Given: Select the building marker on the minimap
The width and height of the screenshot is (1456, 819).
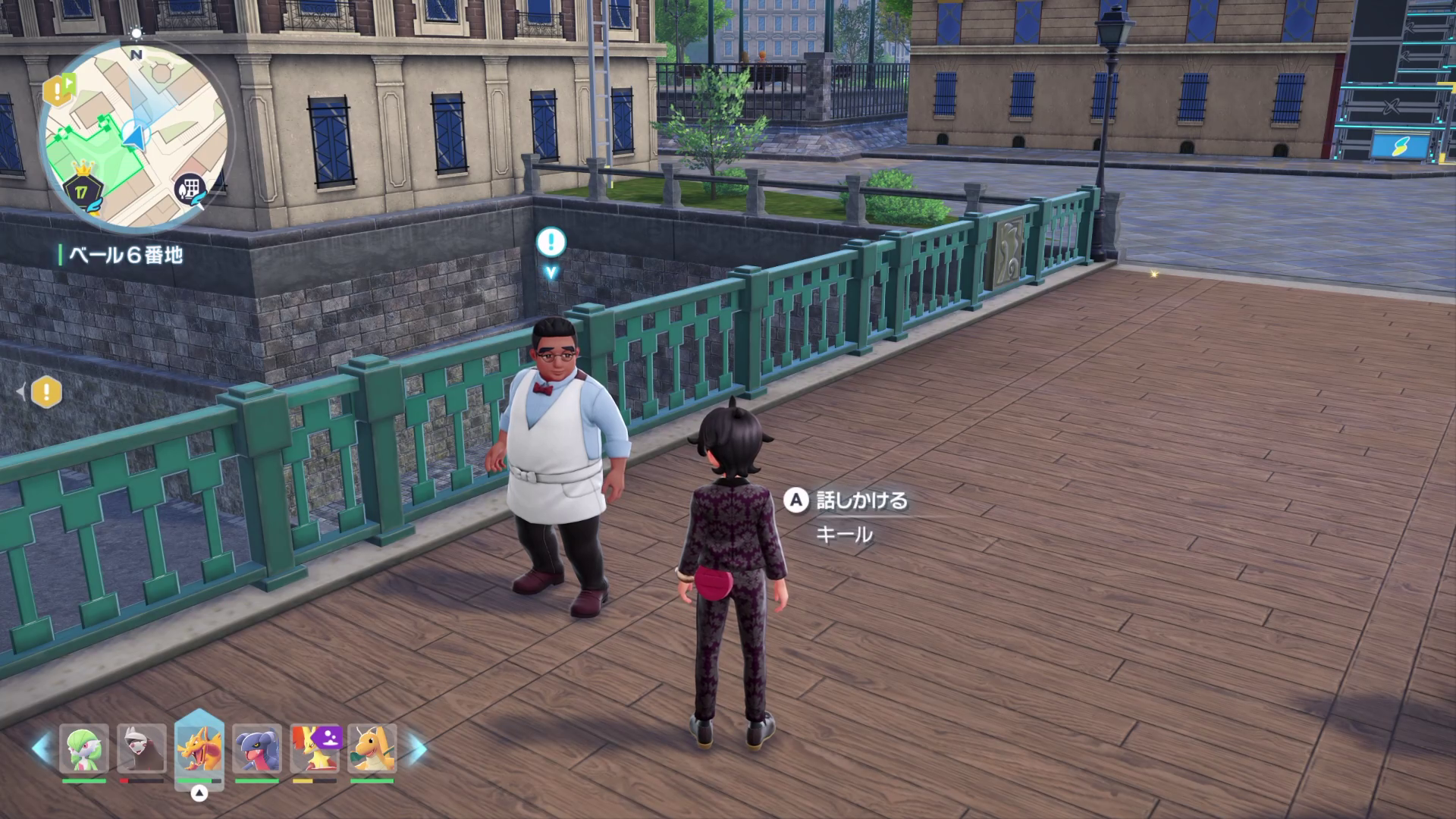Looking at the screenshot, I should (190, 188).
